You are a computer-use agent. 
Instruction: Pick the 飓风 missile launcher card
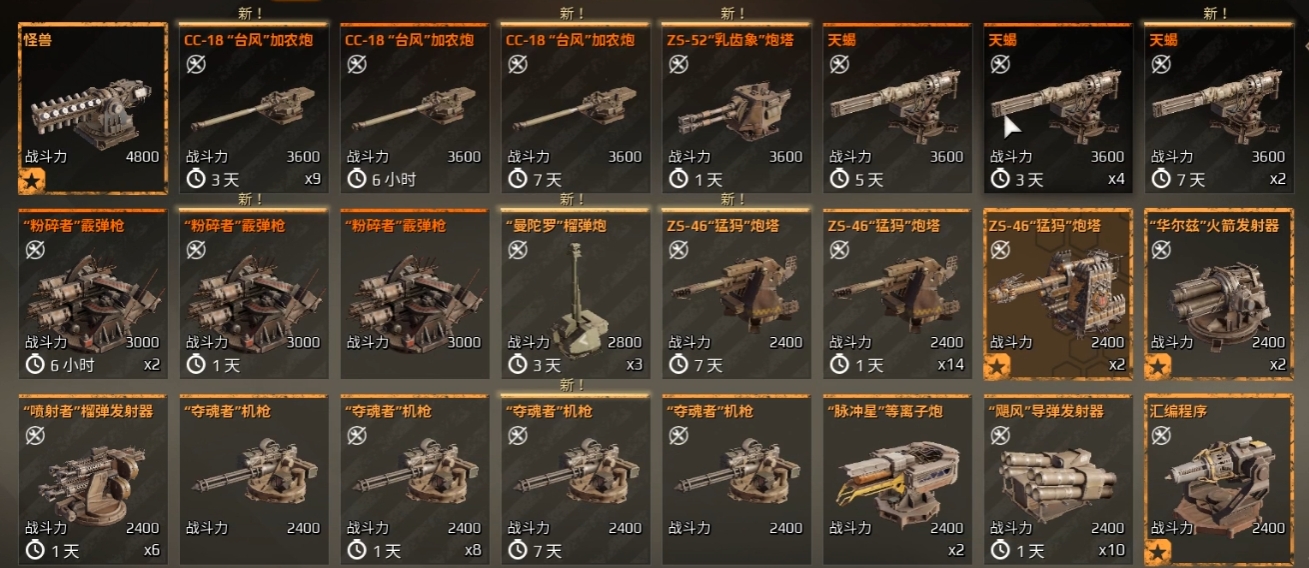pos(1057,480)
